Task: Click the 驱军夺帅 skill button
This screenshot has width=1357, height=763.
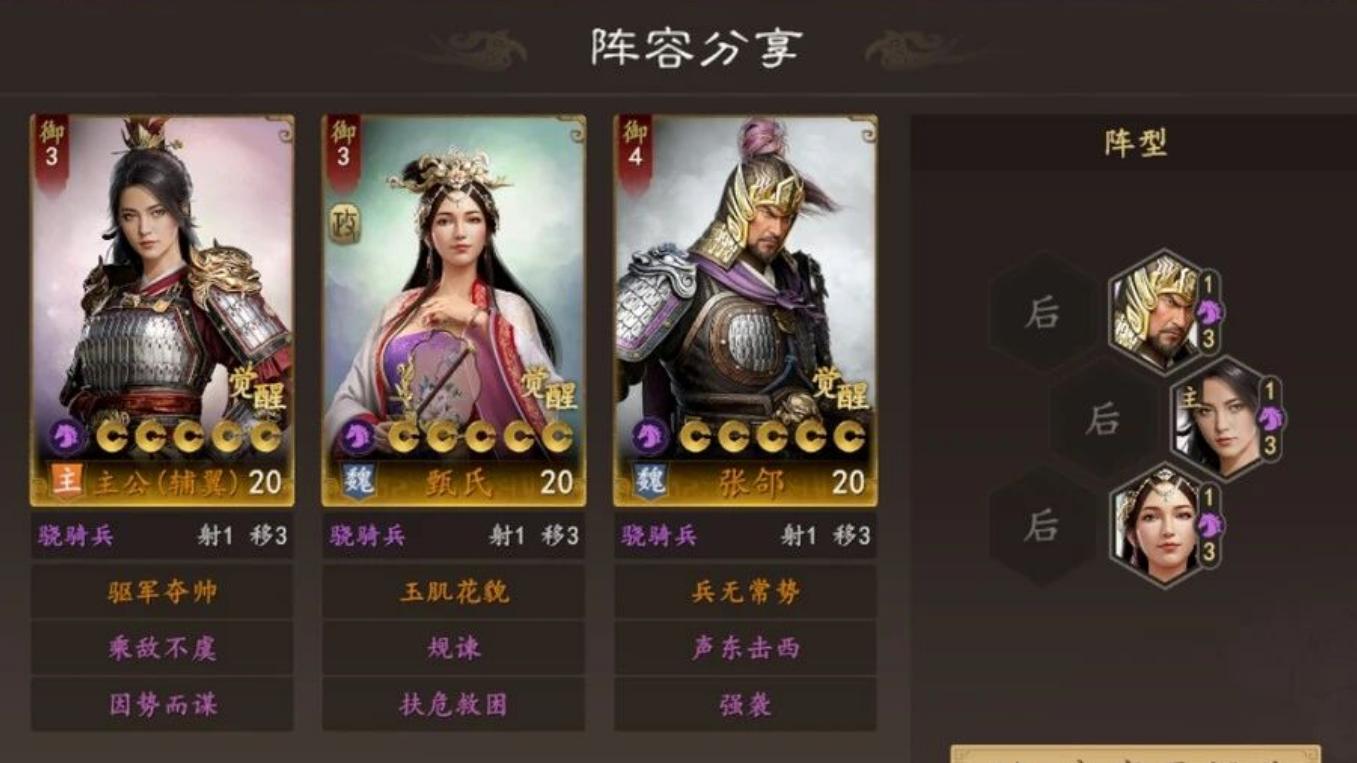Action: point(162,592)
